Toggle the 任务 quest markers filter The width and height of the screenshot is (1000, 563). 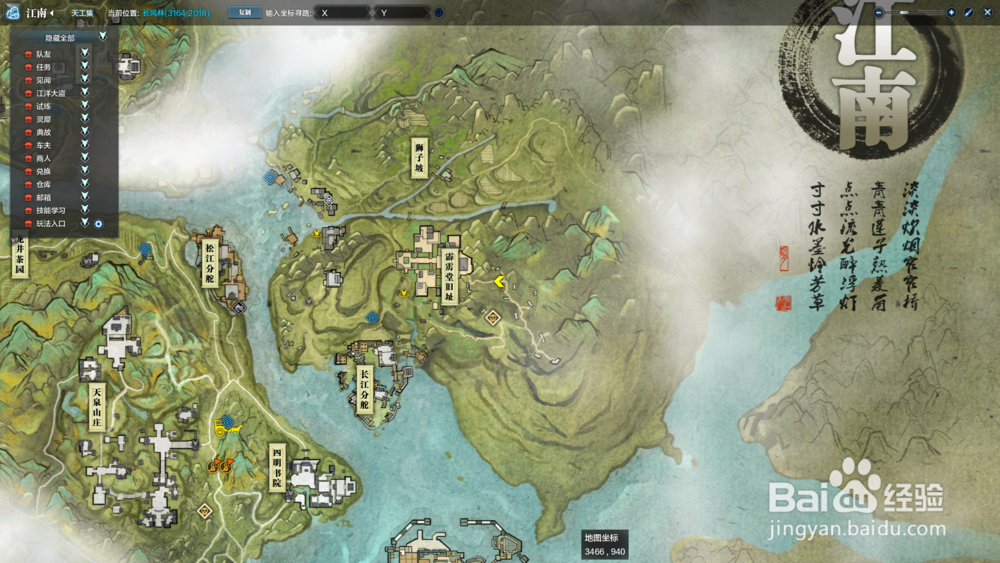point(85,66)
